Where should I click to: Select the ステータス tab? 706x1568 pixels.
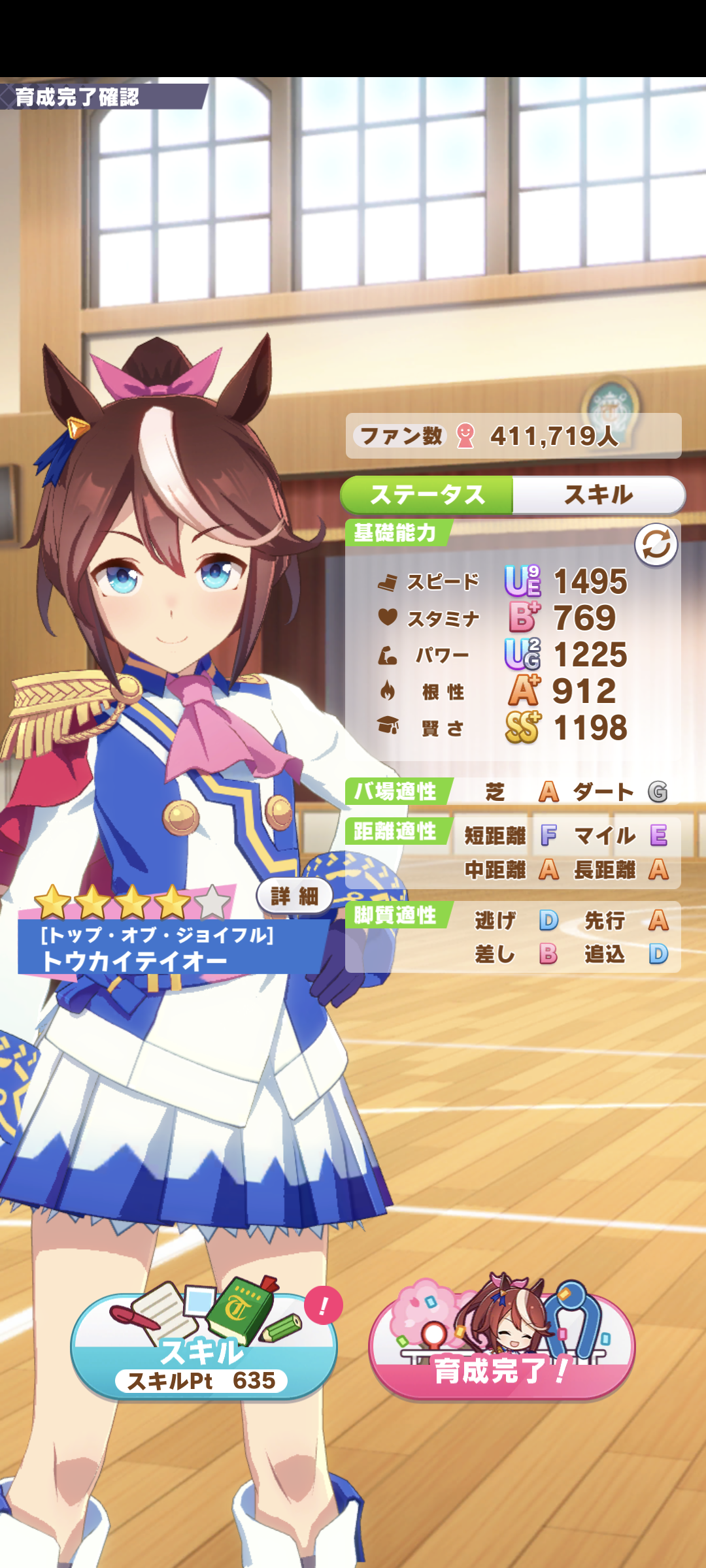coord(428,495)
